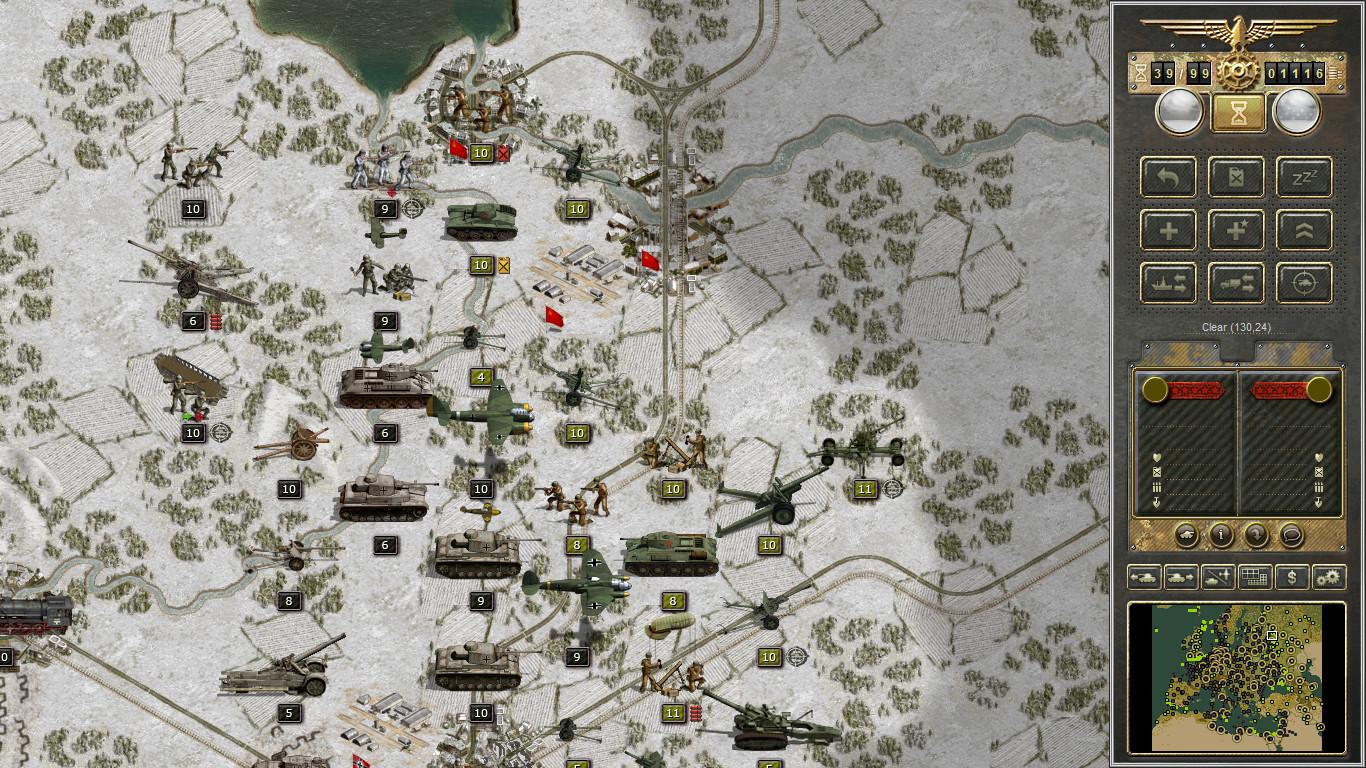Select Elite Reinforcement starred plus icon
Image resolution: width=1366 pixels, height=768 pixels.
1236,229
